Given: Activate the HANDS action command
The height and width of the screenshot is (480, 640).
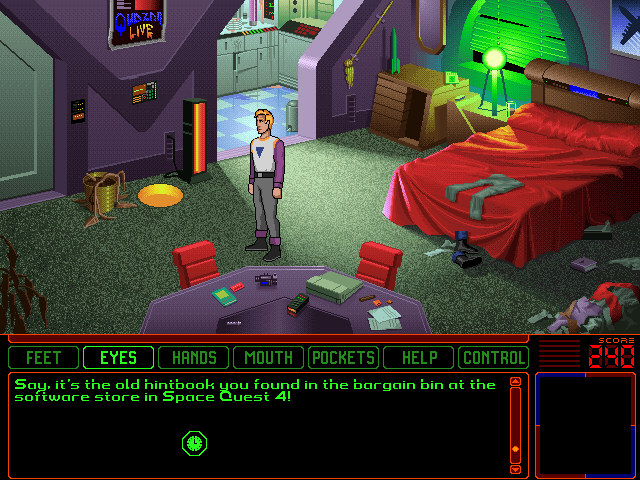Looking at the screenshot, I should [194, 357].
